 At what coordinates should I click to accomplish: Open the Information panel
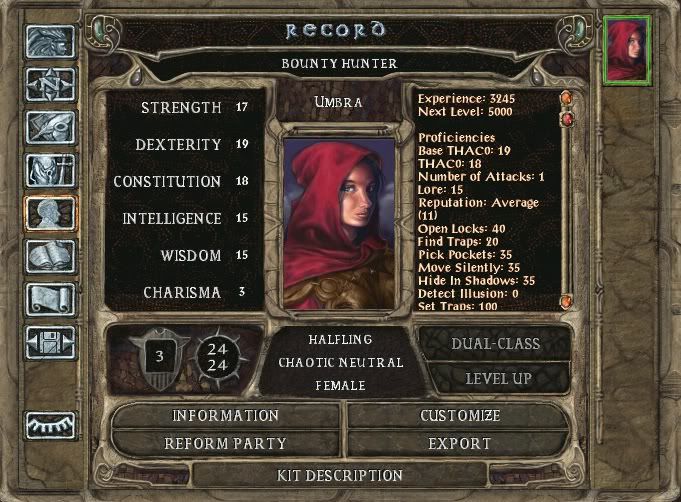(x=226, y=415)
